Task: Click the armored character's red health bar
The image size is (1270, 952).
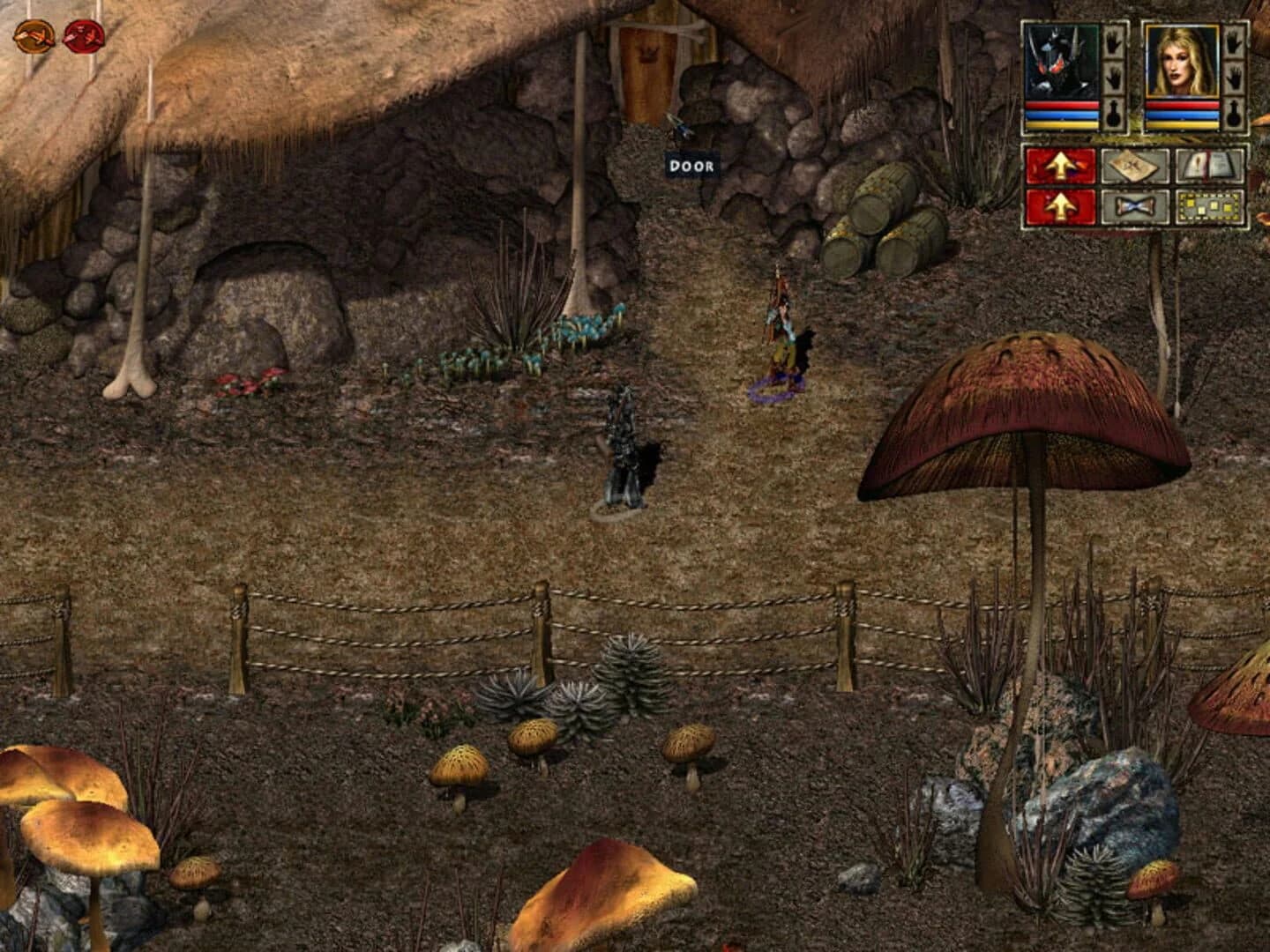Action: pos(1060,104)
